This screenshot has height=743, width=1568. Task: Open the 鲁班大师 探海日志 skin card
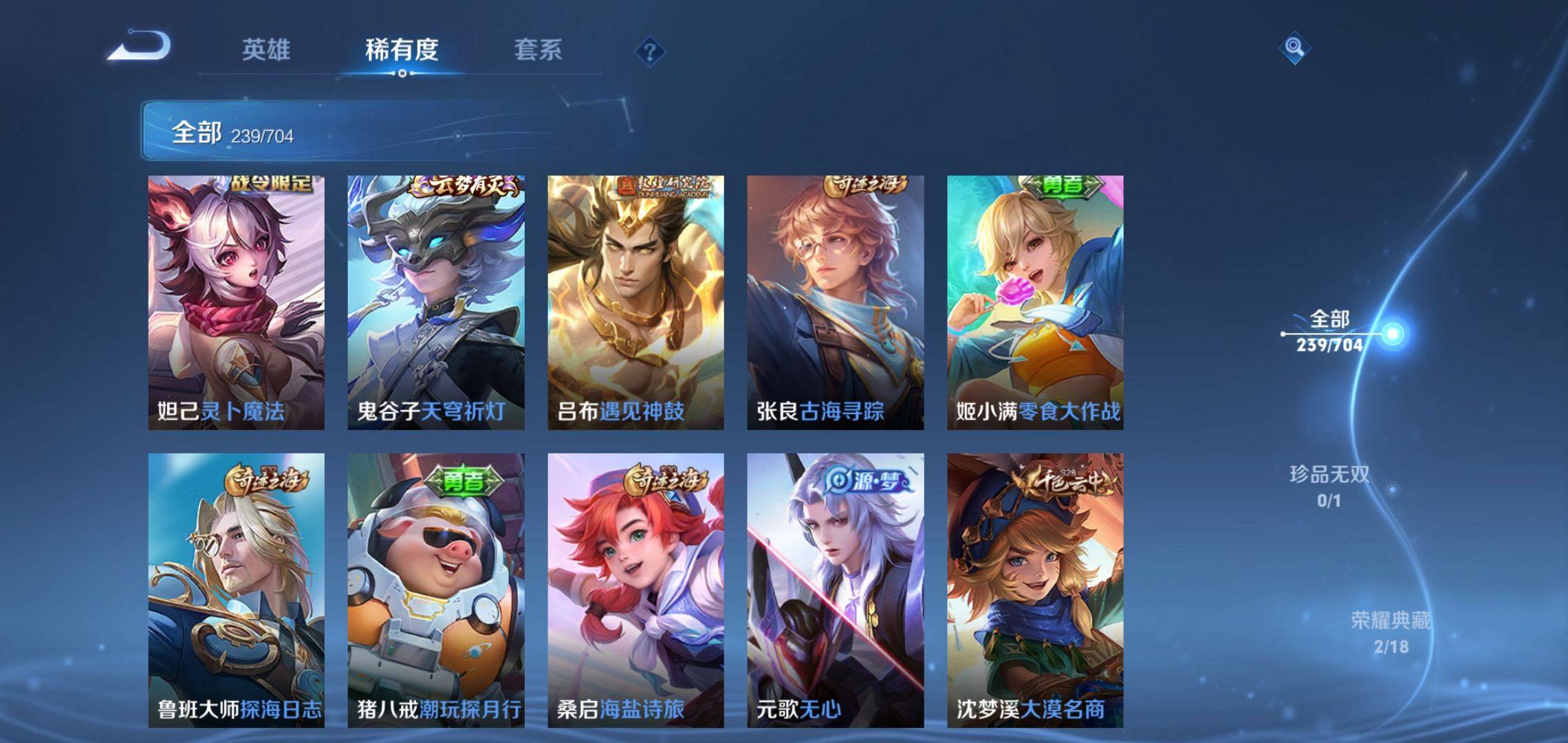point(237,590)
